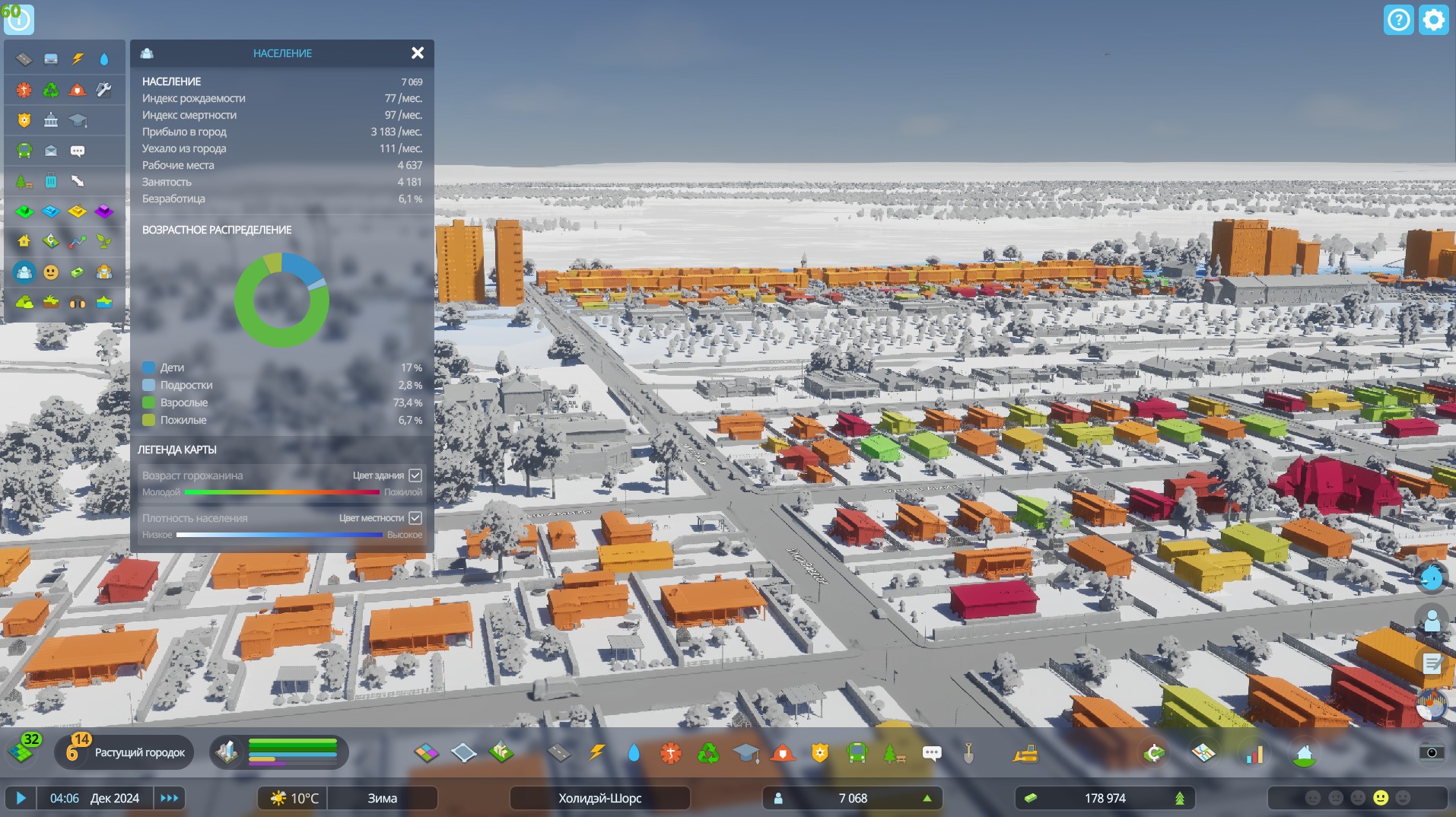1456x817 pixels.
Task: Open the education info view graduation cap icon
Action: pyautogui.click(x=78, y=119)
